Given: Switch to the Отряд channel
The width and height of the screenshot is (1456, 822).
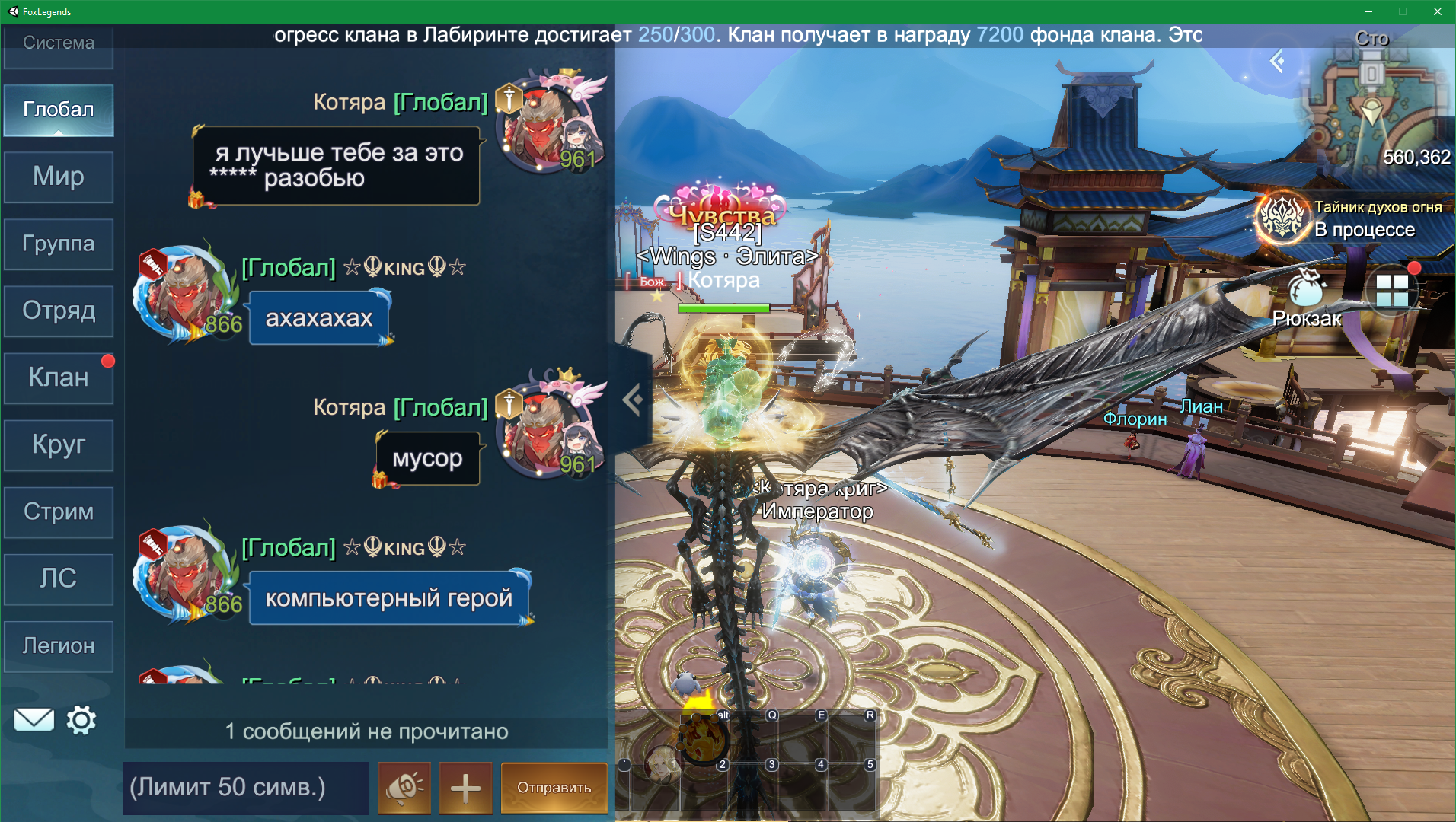Looking at the screenshot, I should click(x=59, y=311).
